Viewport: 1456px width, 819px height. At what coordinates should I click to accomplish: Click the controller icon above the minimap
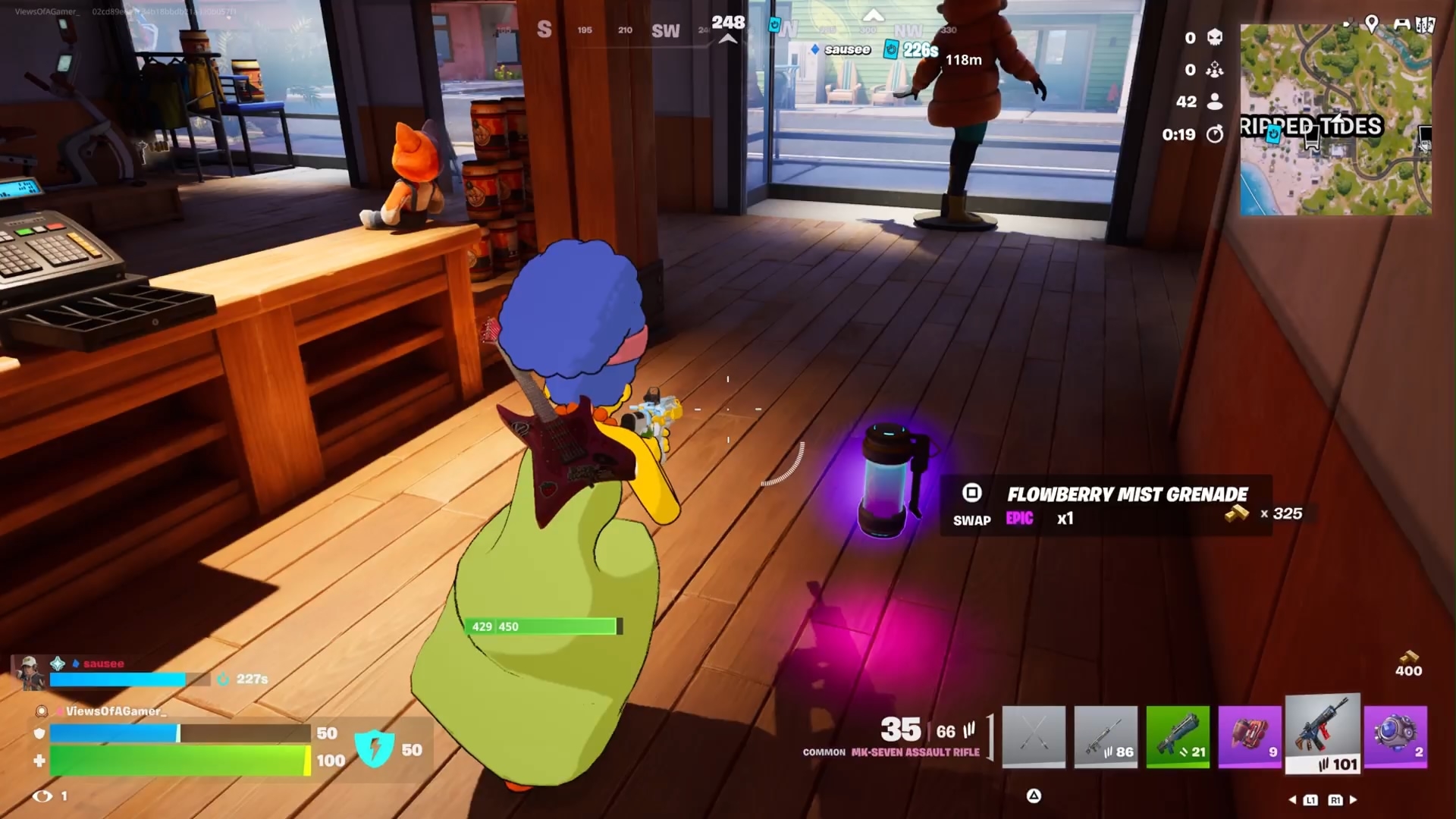pos(1401,25)
